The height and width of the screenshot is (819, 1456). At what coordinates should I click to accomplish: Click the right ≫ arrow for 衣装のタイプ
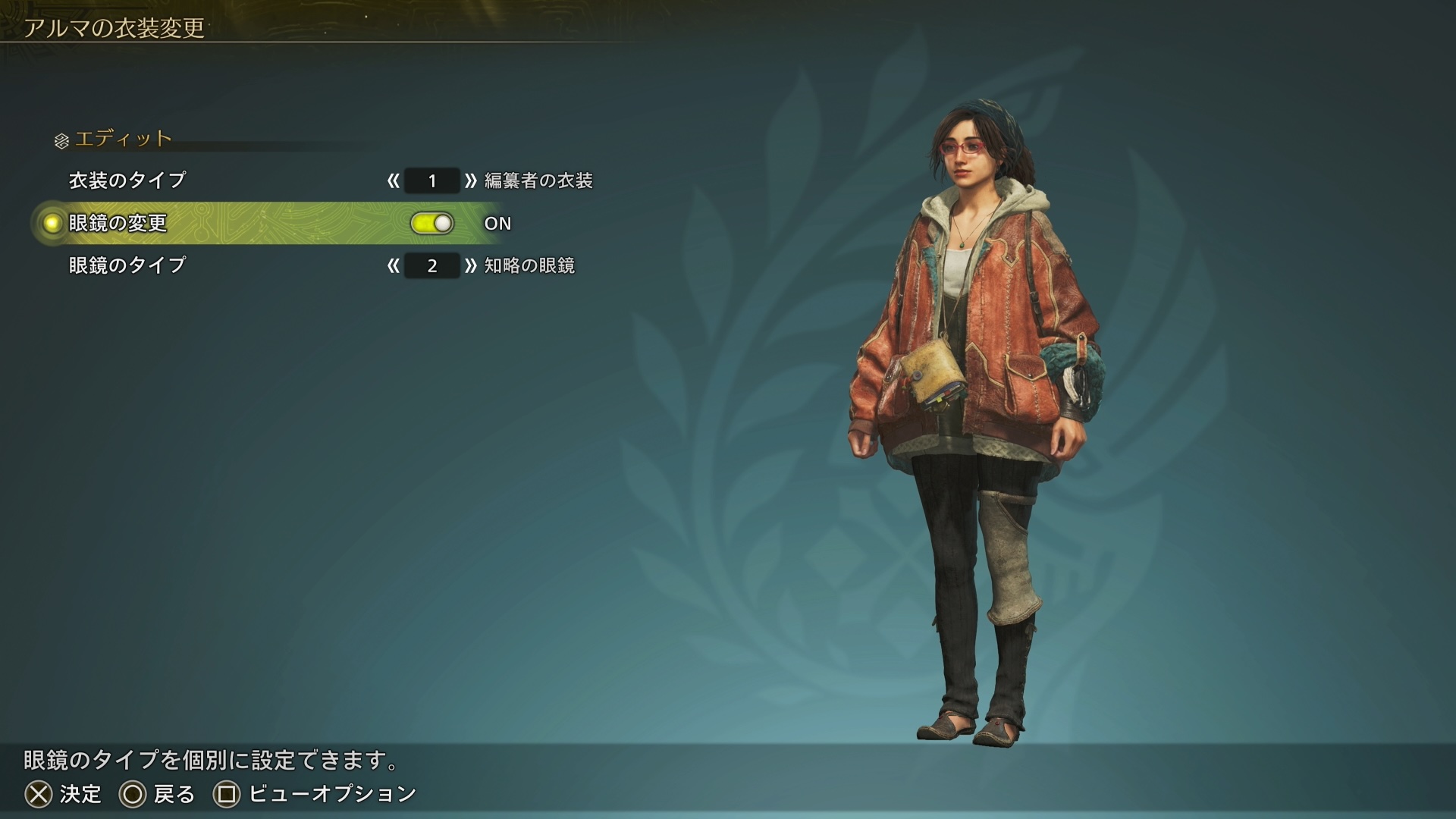pyautogui.click(x=470, y=180)
